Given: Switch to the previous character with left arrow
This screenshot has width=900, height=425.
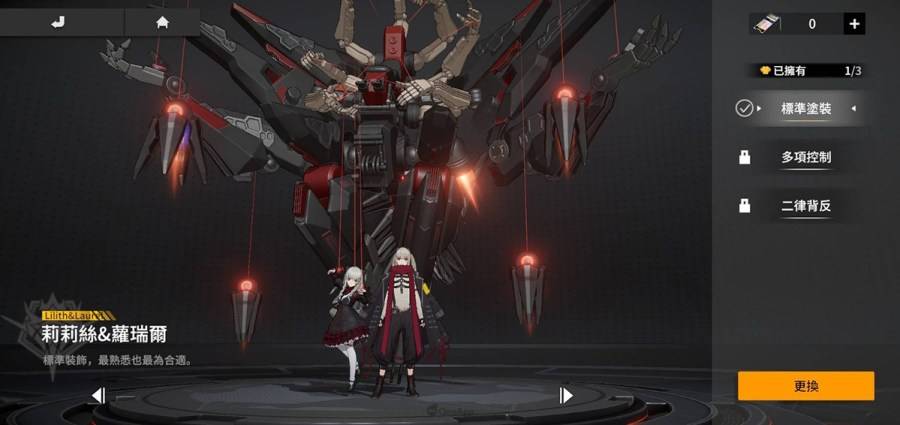Looking at the screenshot, I should (x=98, y=395).
